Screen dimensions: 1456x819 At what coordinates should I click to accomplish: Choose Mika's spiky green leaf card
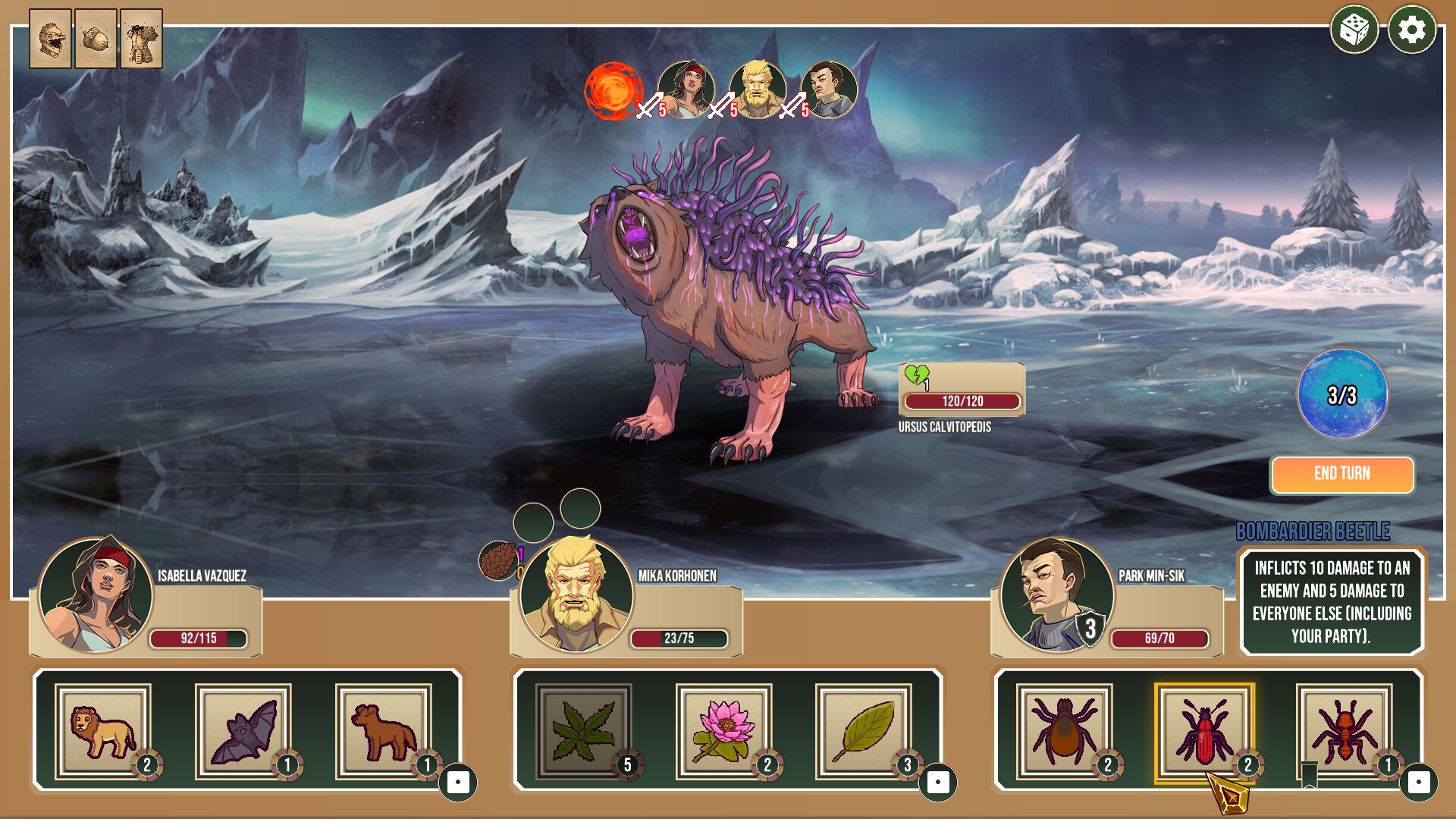tap(583, 731)
